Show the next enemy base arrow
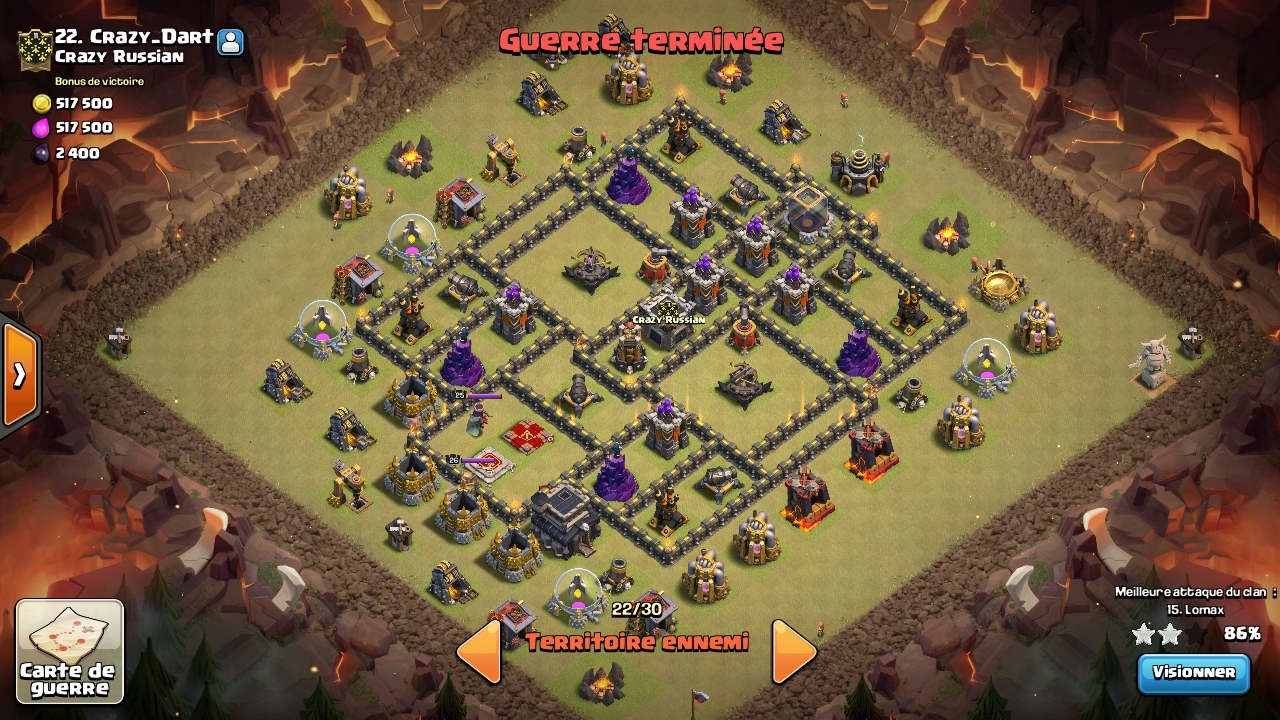Viewport: 1280px width, 720px height. pyautogui.click(x=794, y=652)
